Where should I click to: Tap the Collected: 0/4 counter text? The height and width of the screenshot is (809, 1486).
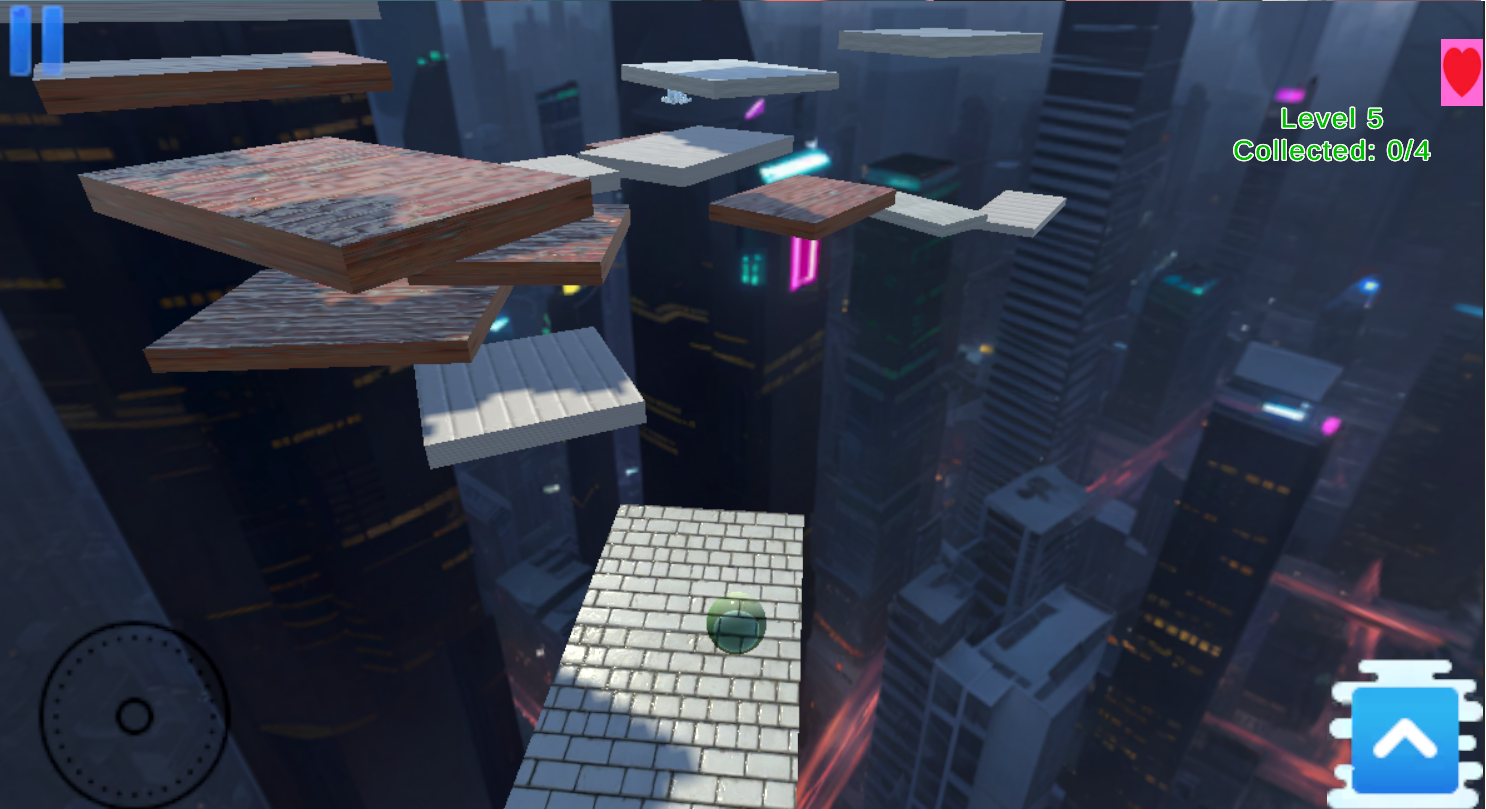coord(1332,150)
